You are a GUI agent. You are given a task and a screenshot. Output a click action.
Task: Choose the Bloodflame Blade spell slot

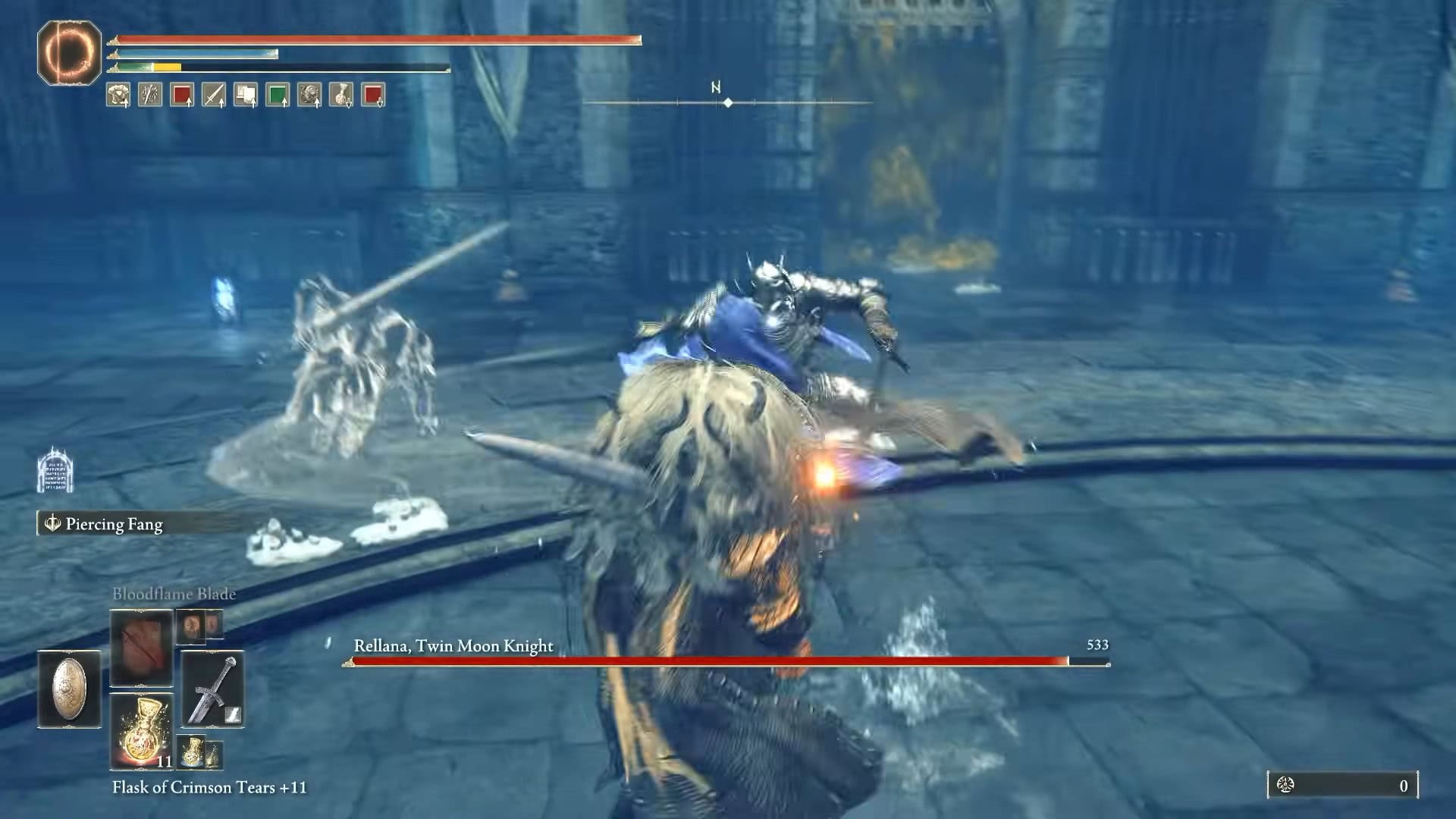[141, 646]
